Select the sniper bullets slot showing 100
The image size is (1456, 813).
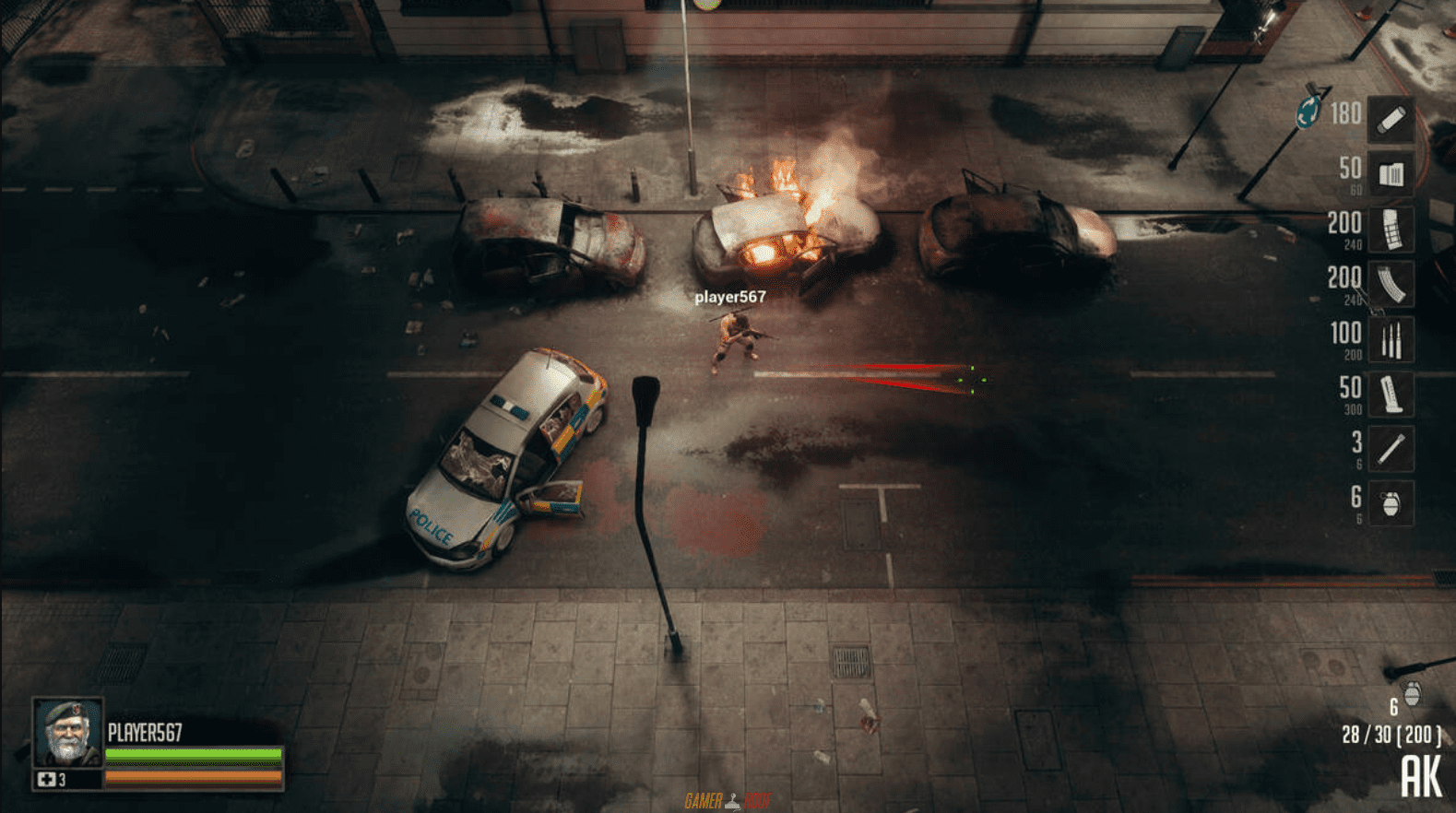1391,338
